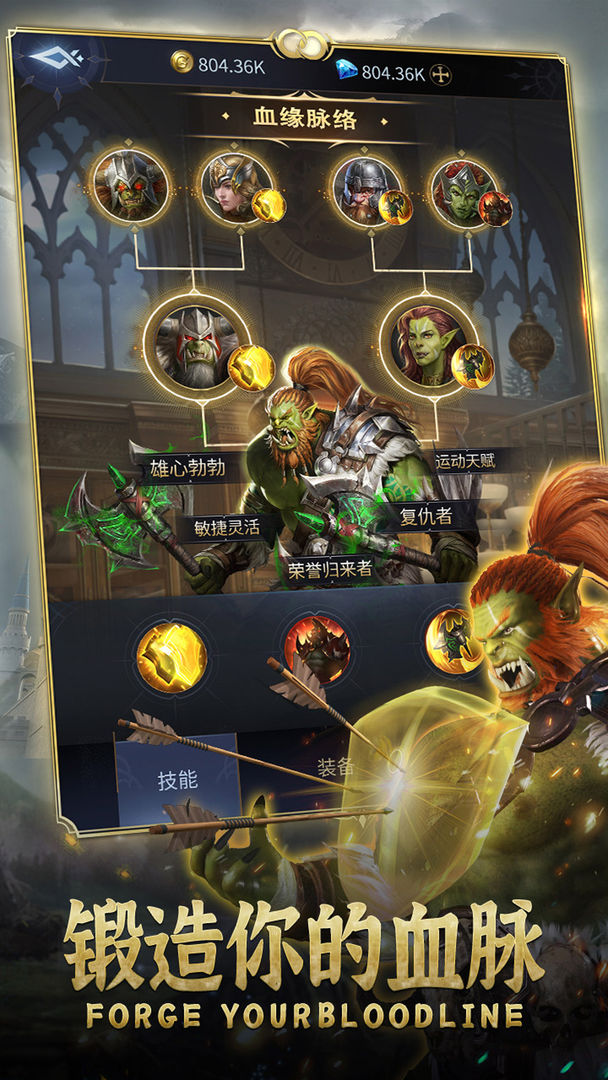Screen dimensions: 608x1080
Task: Add more diamonds with plus button
Action: 440,74
